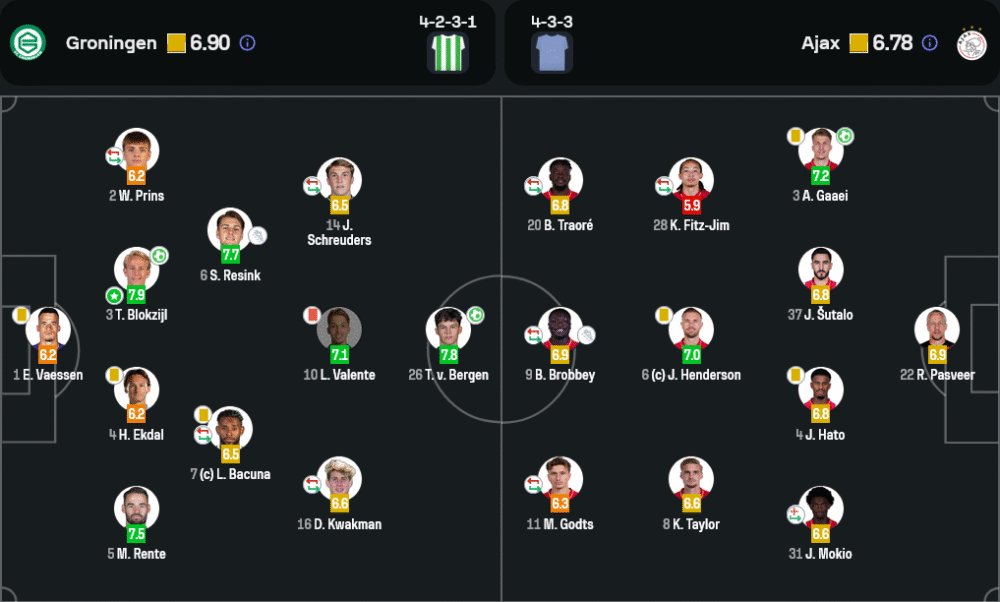Open B. Brobbey's player portrait
1000x602 pixels.
[x=560, y=329]
